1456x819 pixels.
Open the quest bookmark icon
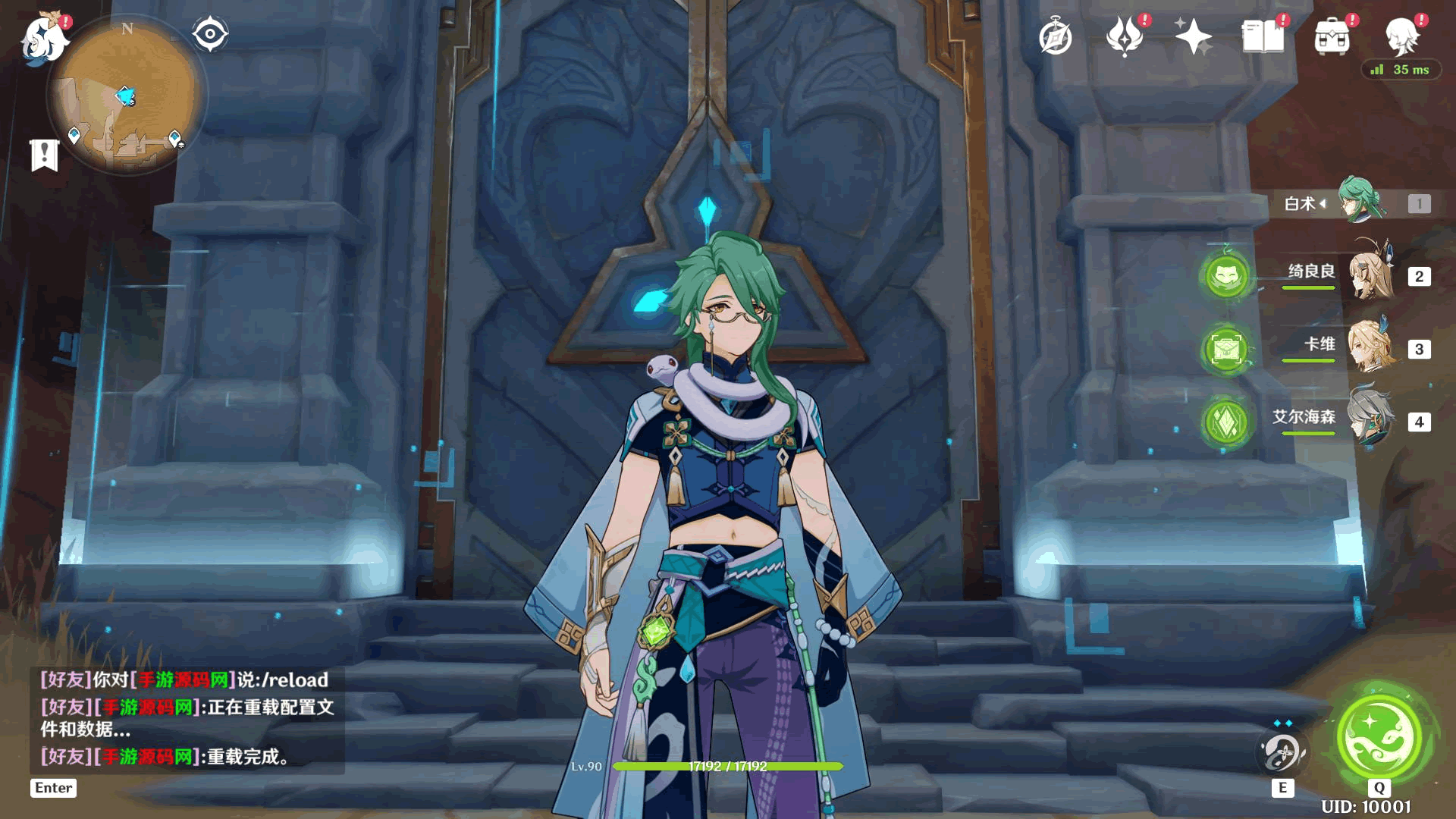click(x=44, y=155)
